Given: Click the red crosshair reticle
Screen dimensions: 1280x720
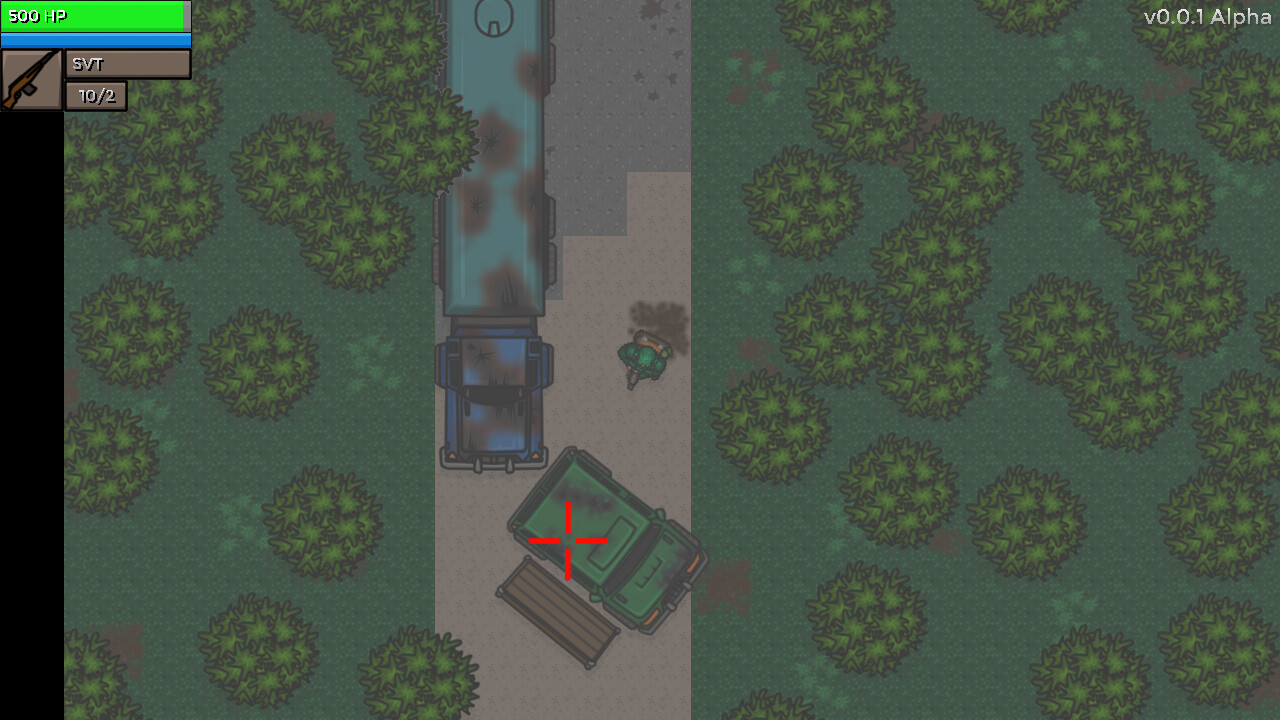Looking at the screenshot, I should 568,543.
